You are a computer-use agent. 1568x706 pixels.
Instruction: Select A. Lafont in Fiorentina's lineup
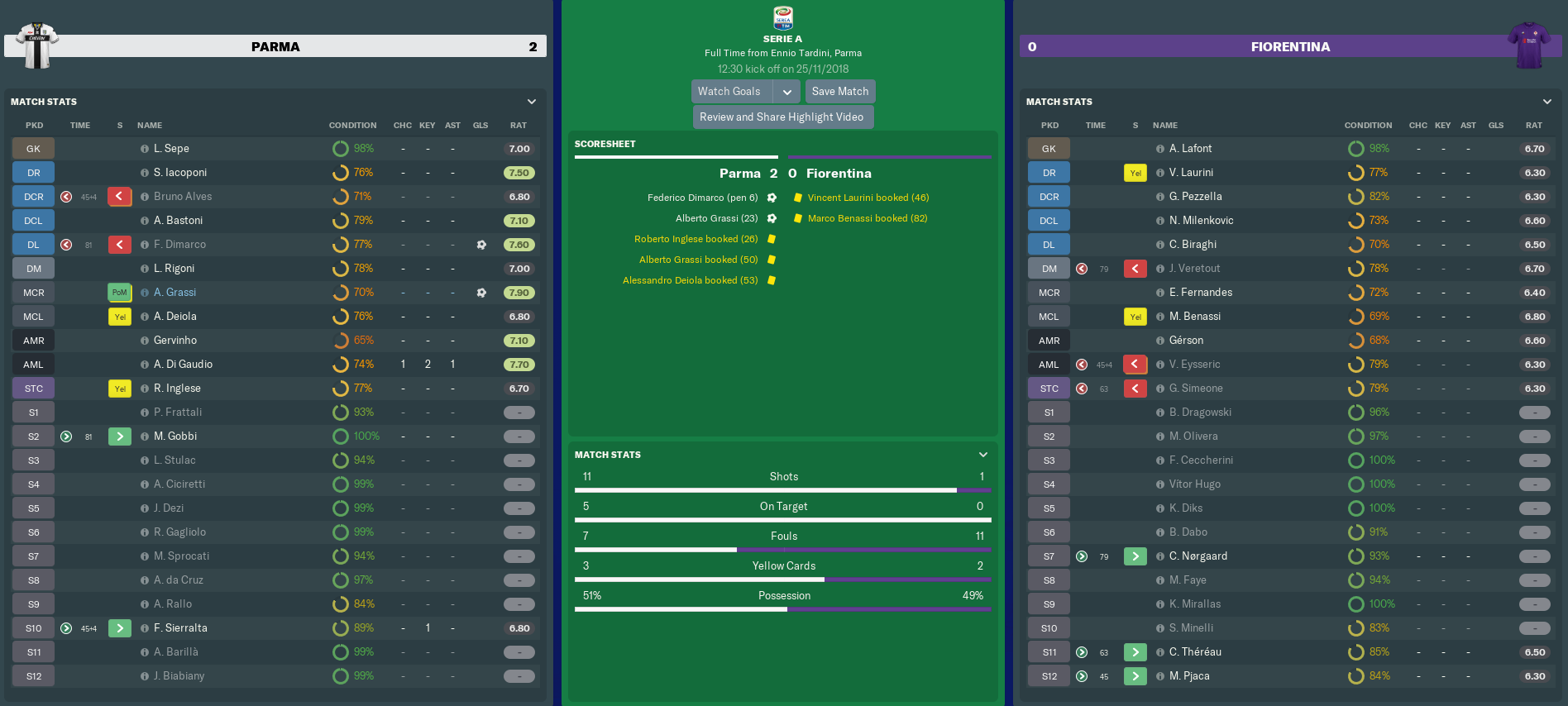click(1190, 149)
